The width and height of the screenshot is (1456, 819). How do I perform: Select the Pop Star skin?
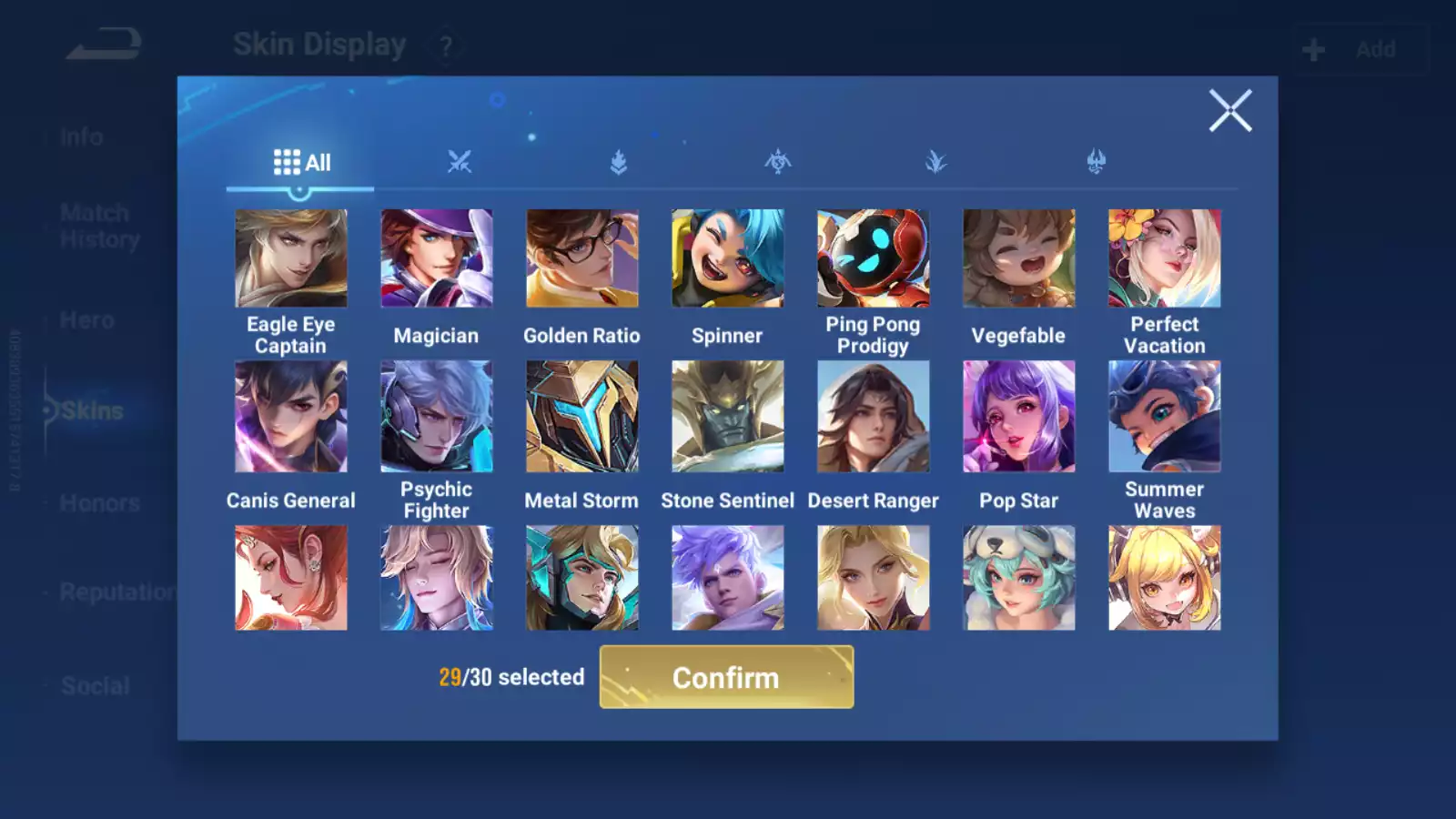click(x=1019, y=417)
